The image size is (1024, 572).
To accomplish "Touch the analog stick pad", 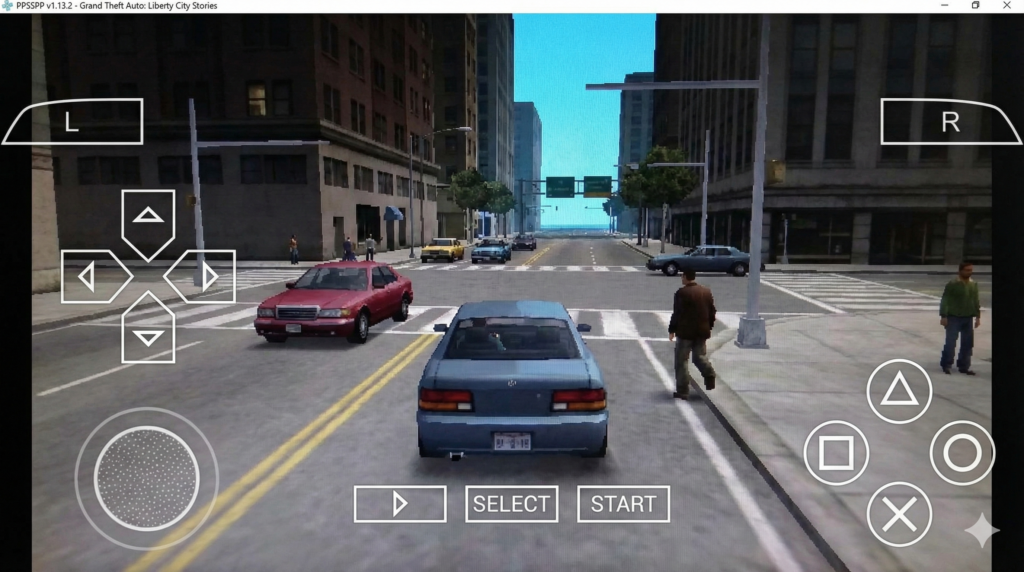I will [146, 478].
